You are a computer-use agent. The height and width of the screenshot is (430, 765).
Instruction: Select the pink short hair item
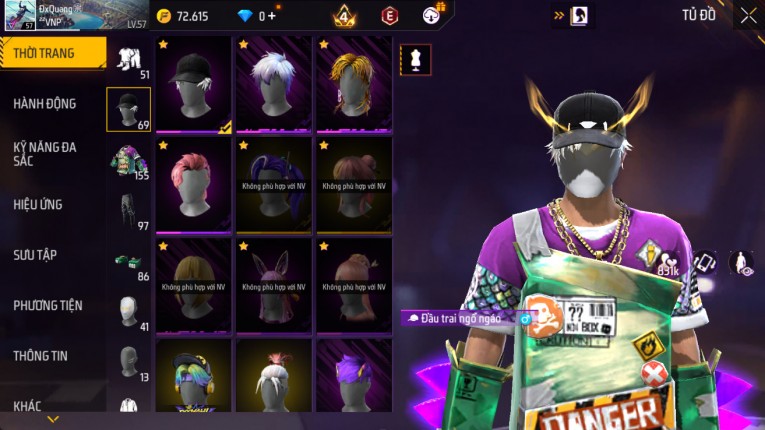194,184
